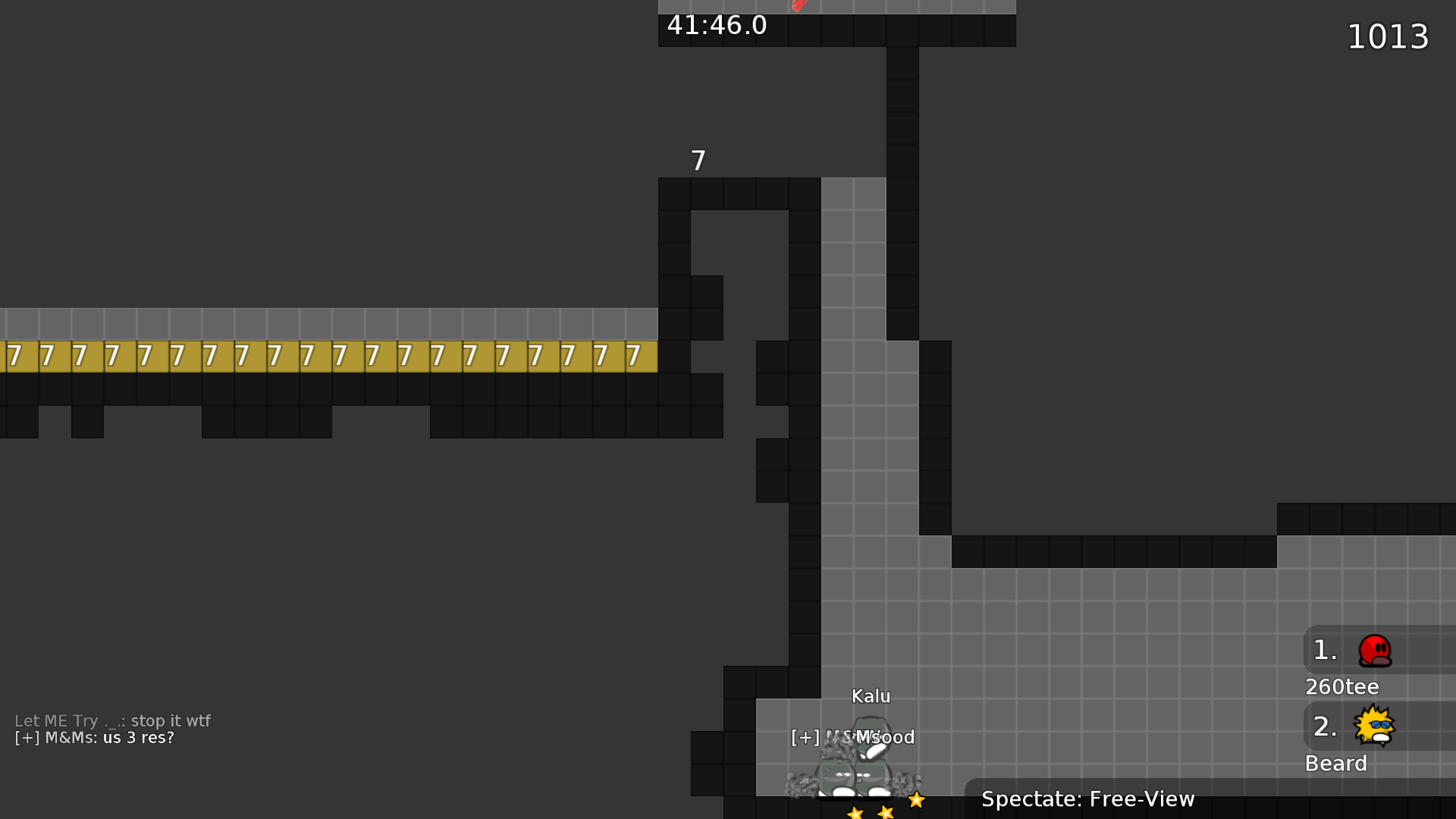Toggle spectate target by clicking 260tee
This screenshot has width=1456, height=819.
click(x=1341, y=686)
